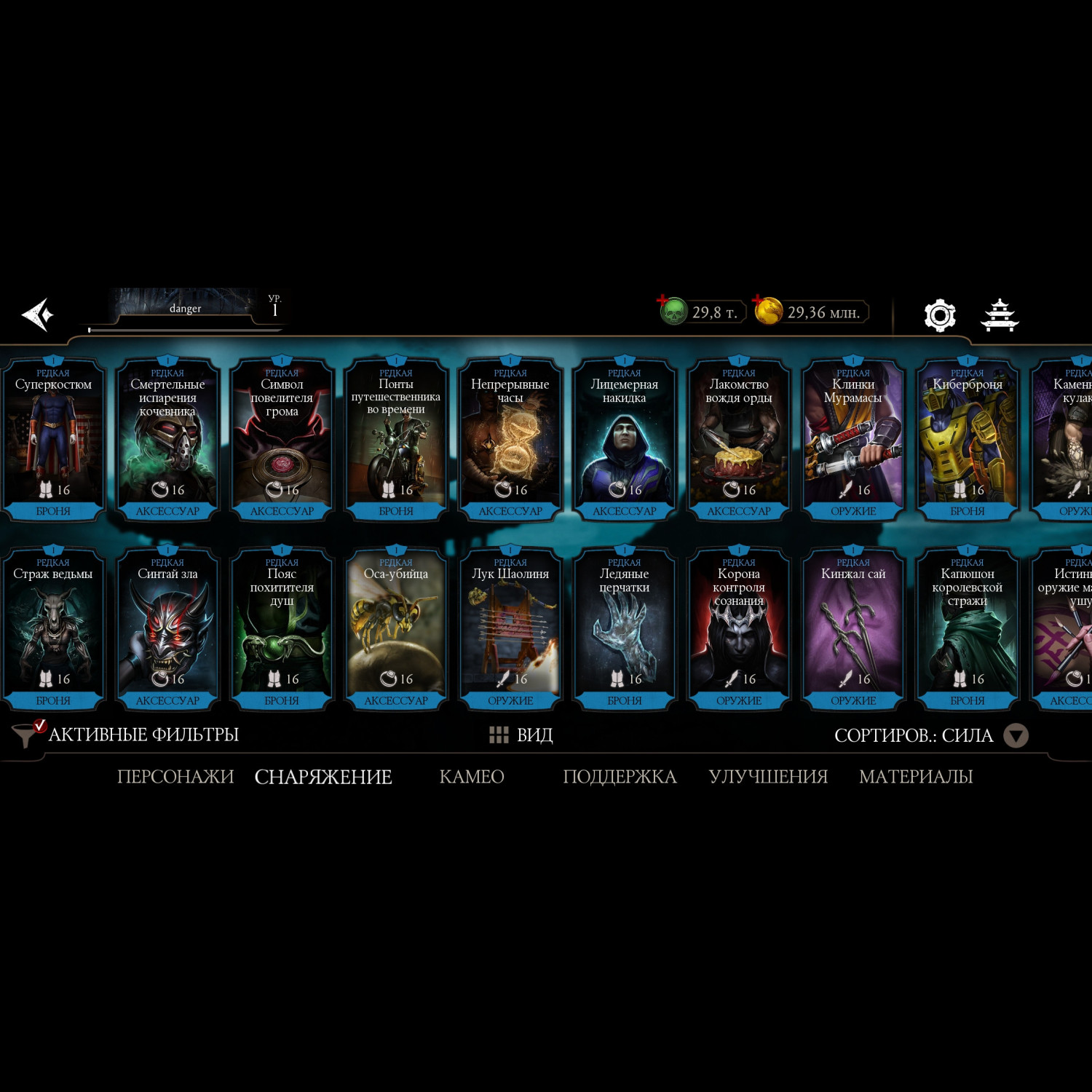Open the Материалы tab
1092x1092 pixels.
coord(916,777)
